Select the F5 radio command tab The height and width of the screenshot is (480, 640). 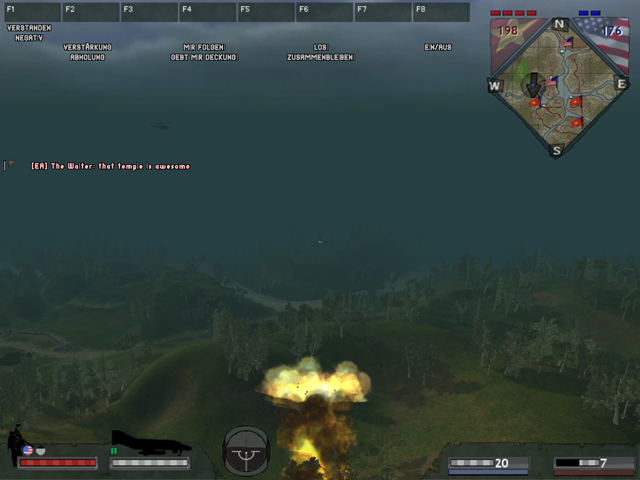[265, 12]
